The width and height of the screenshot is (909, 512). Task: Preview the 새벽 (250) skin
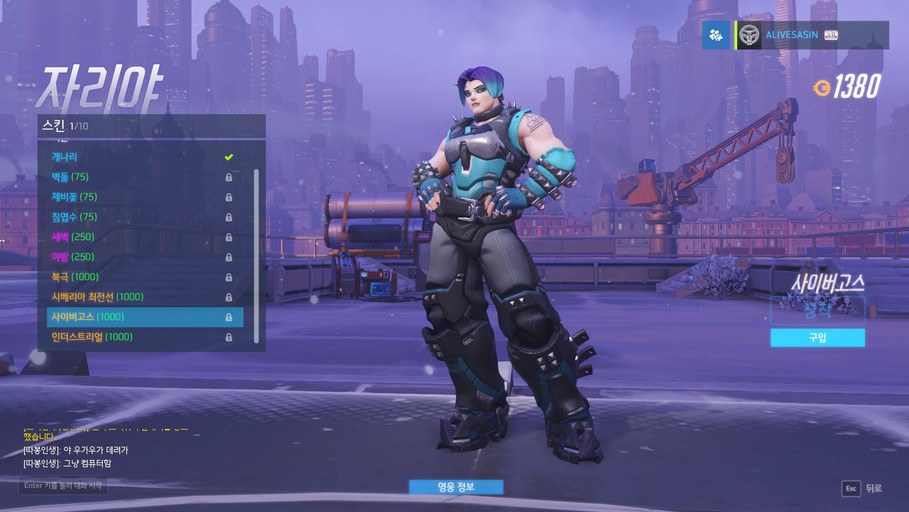coord(140,237)
